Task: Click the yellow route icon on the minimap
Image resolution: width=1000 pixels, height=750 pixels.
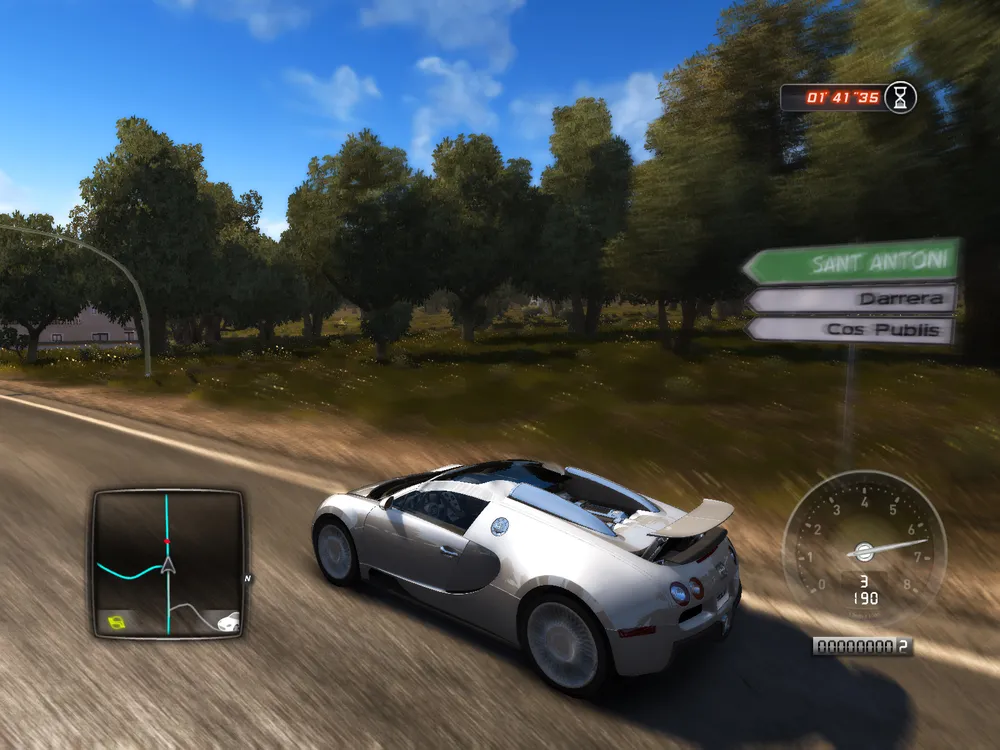Action: tap(116, 622)
